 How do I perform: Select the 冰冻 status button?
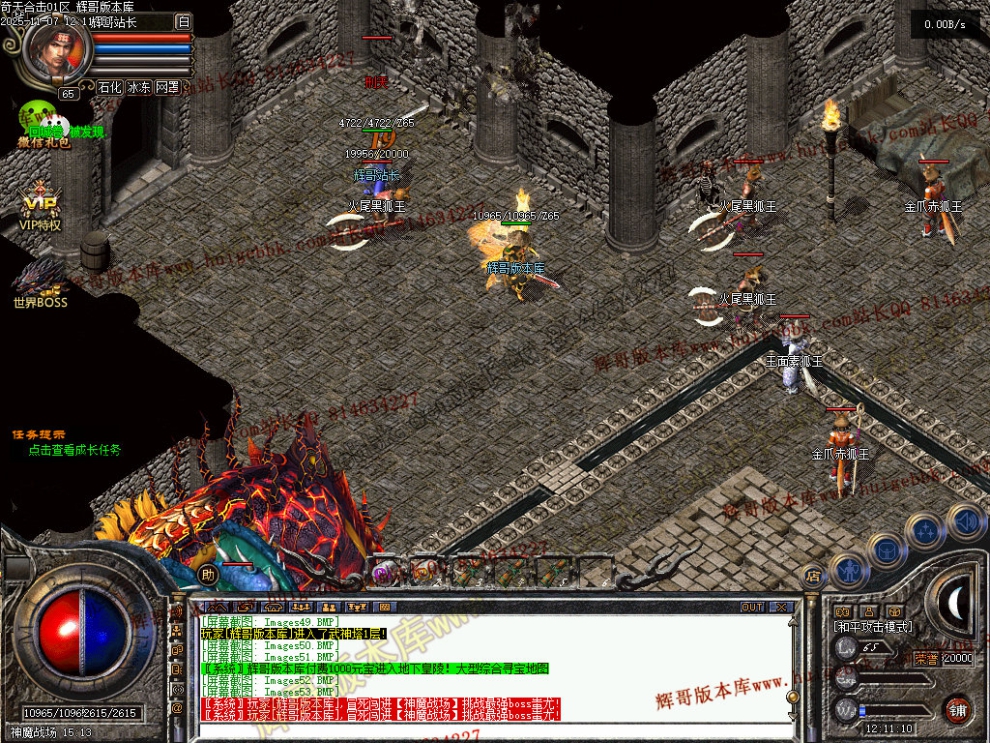tap(138, 87)
